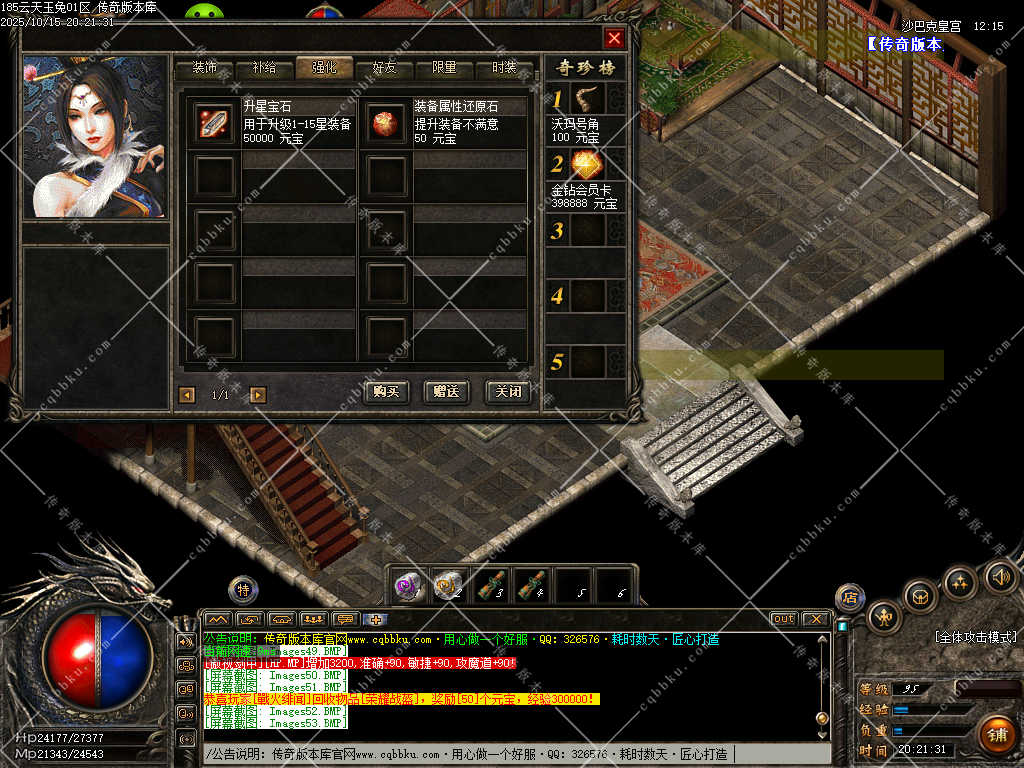Click the round 特 button above chat
The width and height of the screenshot is (1024, 768).
243,590
